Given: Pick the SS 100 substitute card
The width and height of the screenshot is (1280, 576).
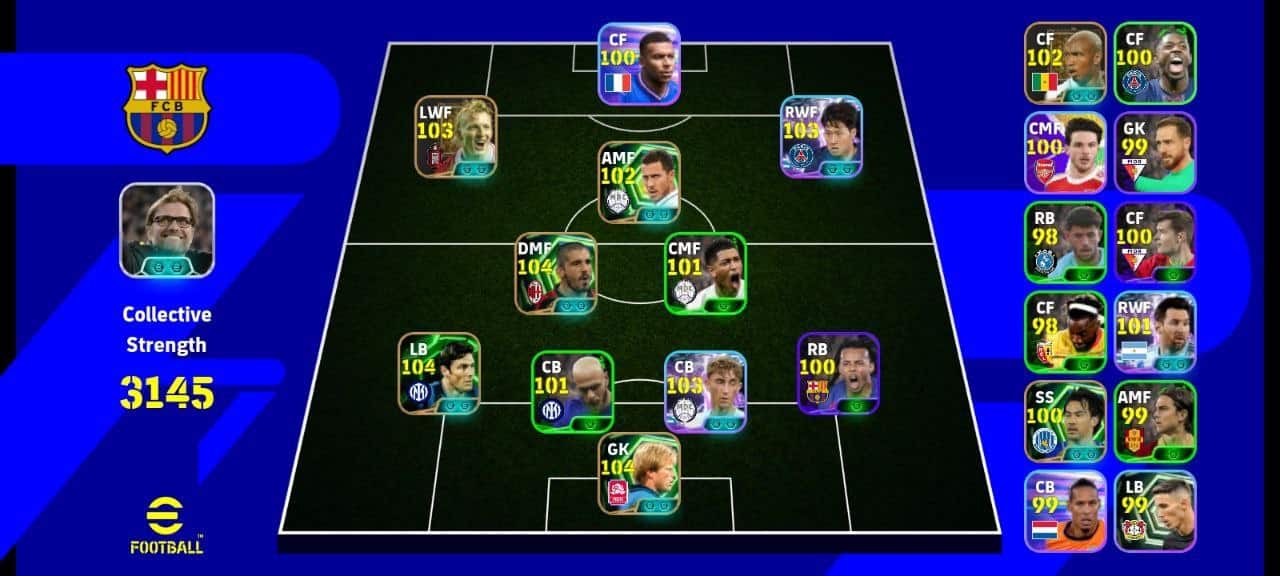Looking at the screenshot, I should (x=1065, y=421).
